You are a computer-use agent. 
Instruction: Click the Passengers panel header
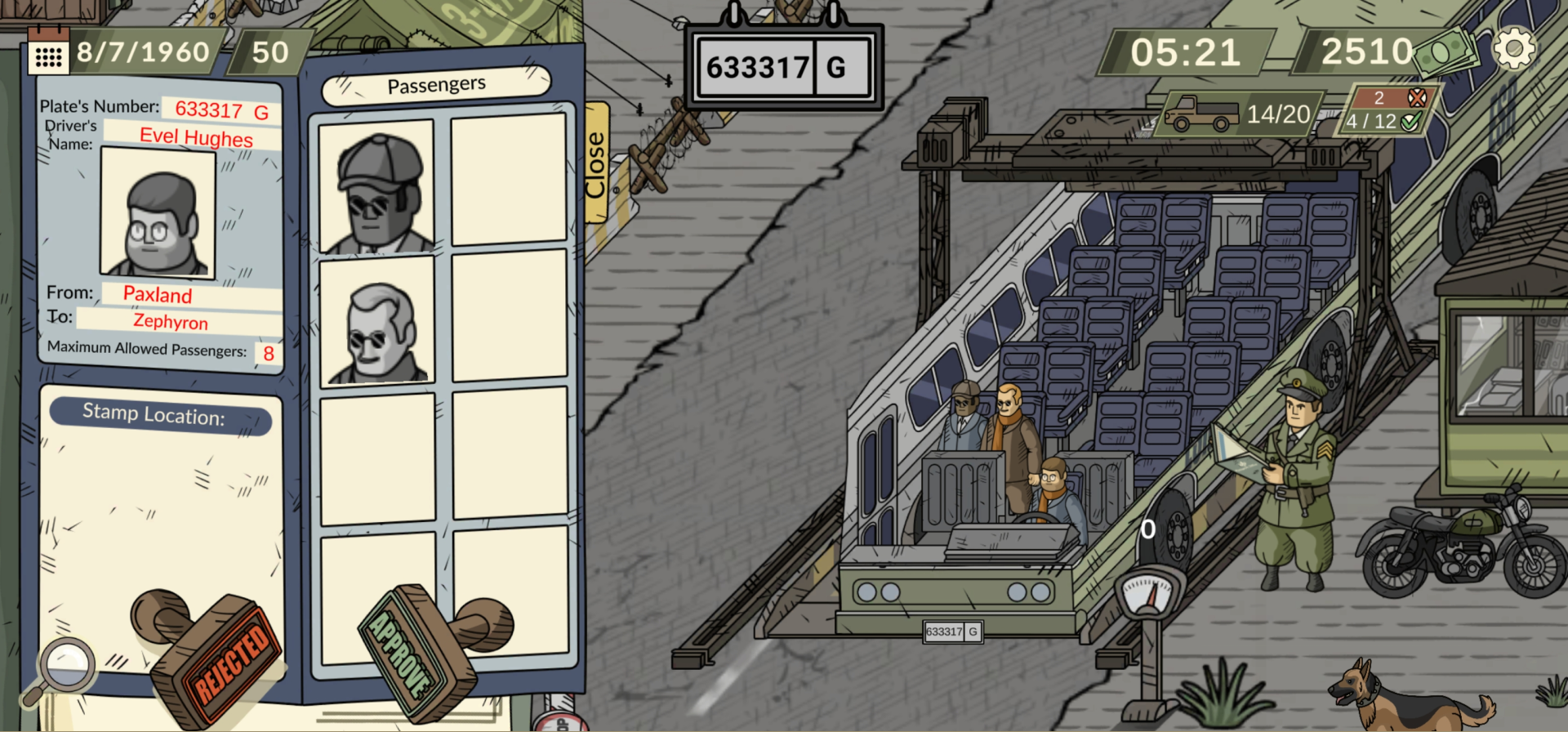(x=438, y=83)
